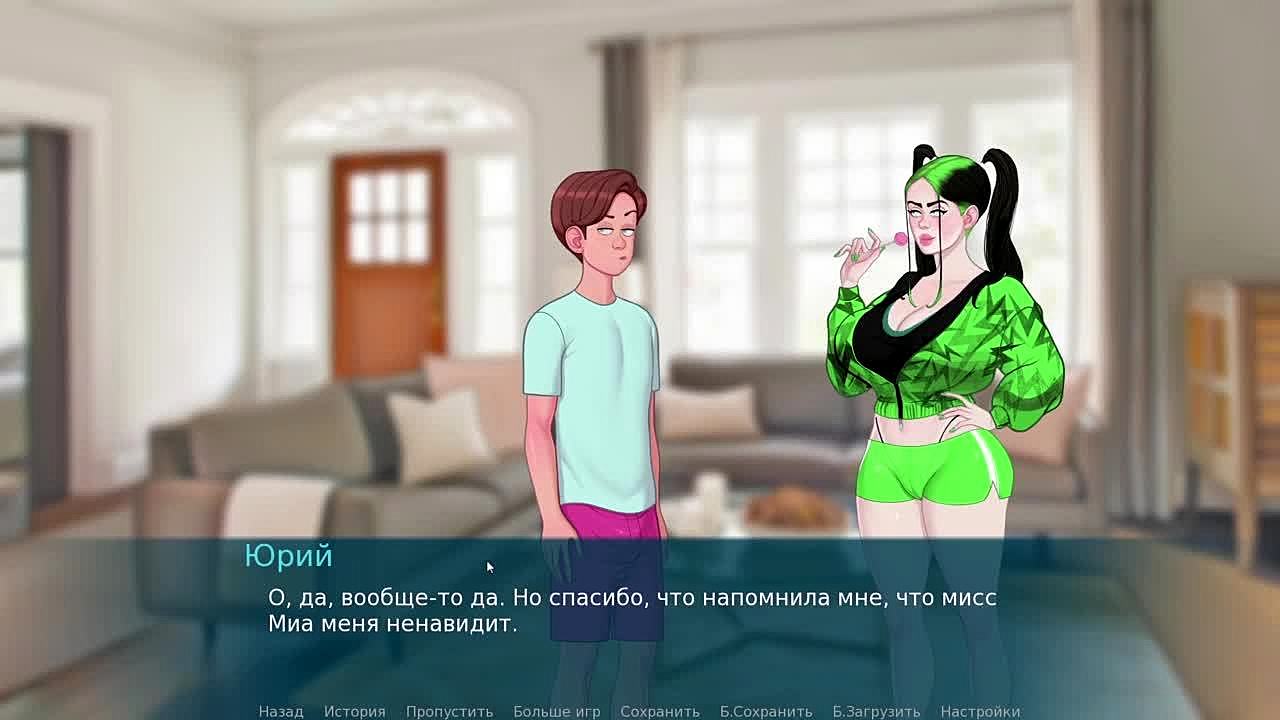This screenshot has height=720, width=1280.
Task: Activate Пропустить to skip dialogue
Action: [449, 711]
